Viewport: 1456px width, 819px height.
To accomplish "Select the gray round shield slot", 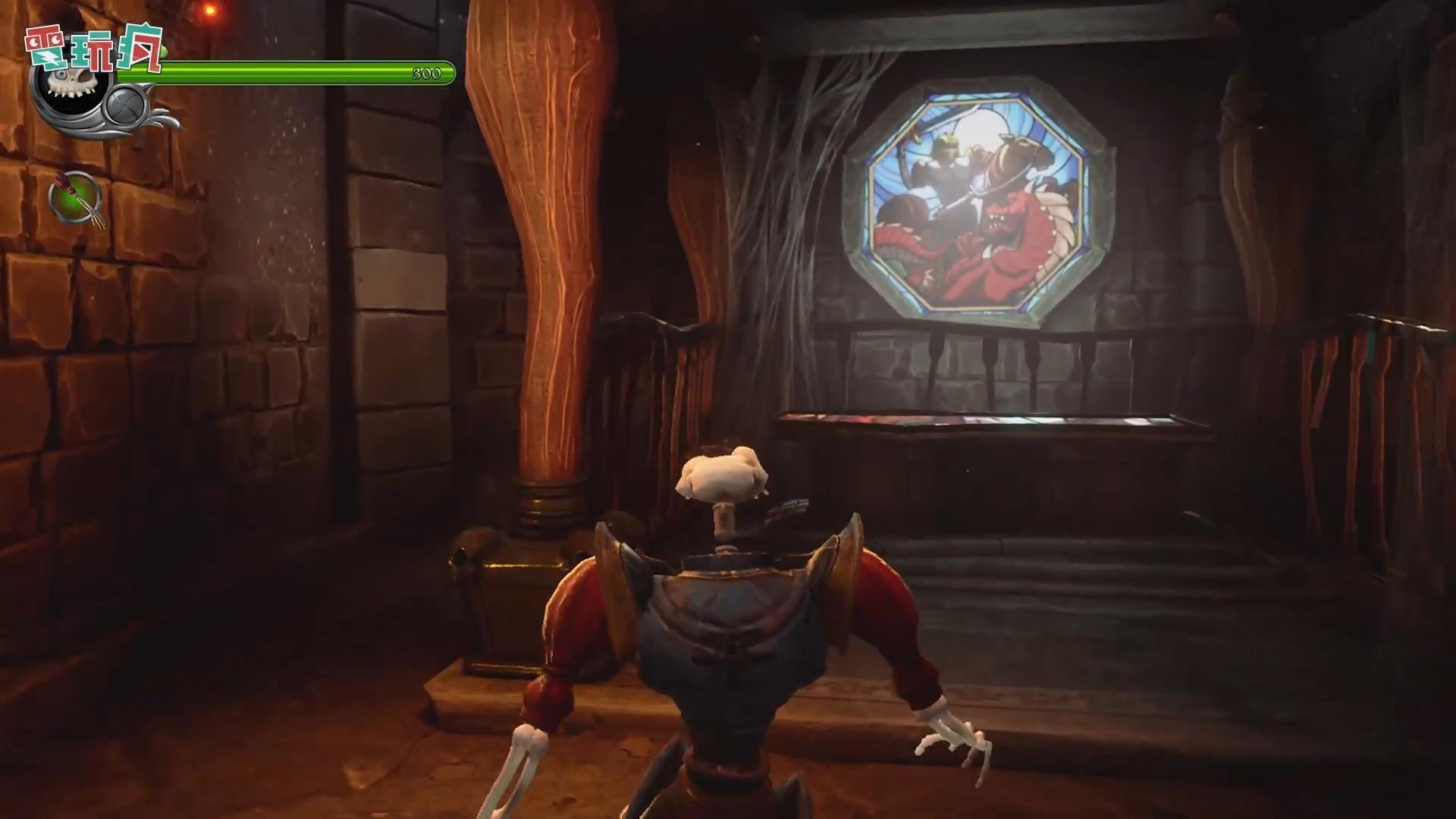I will [126, 107].
